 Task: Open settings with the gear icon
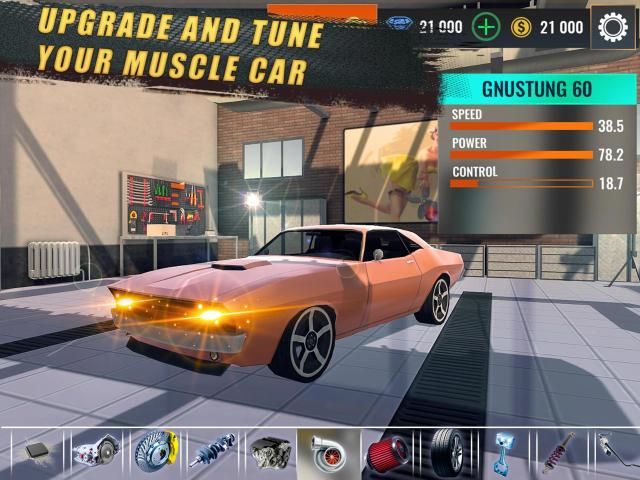point(613,27)
